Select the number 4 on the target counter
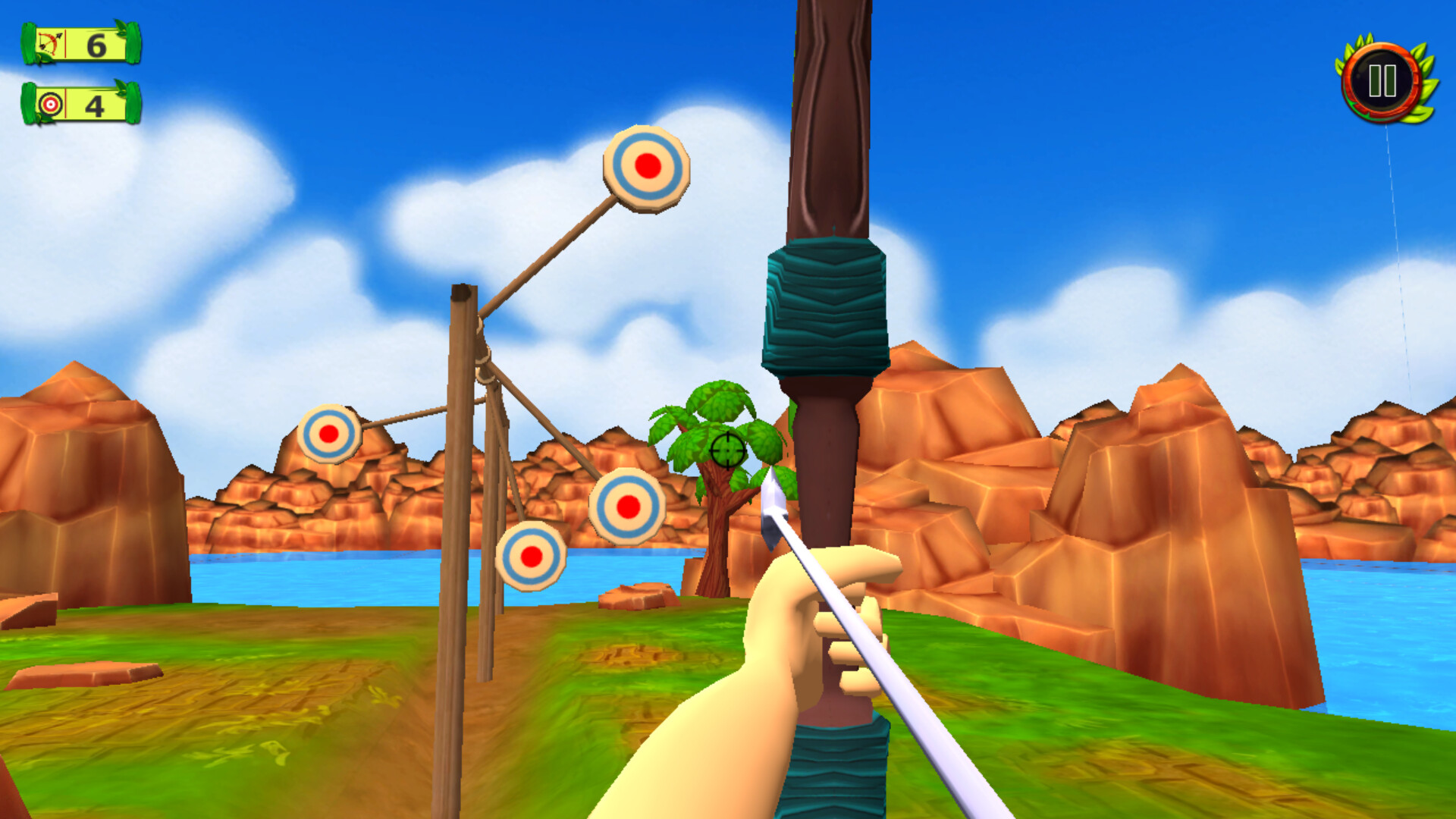The width and height of the screenshot is (1456, 819). pyautogui.click(x=96, y=107)
